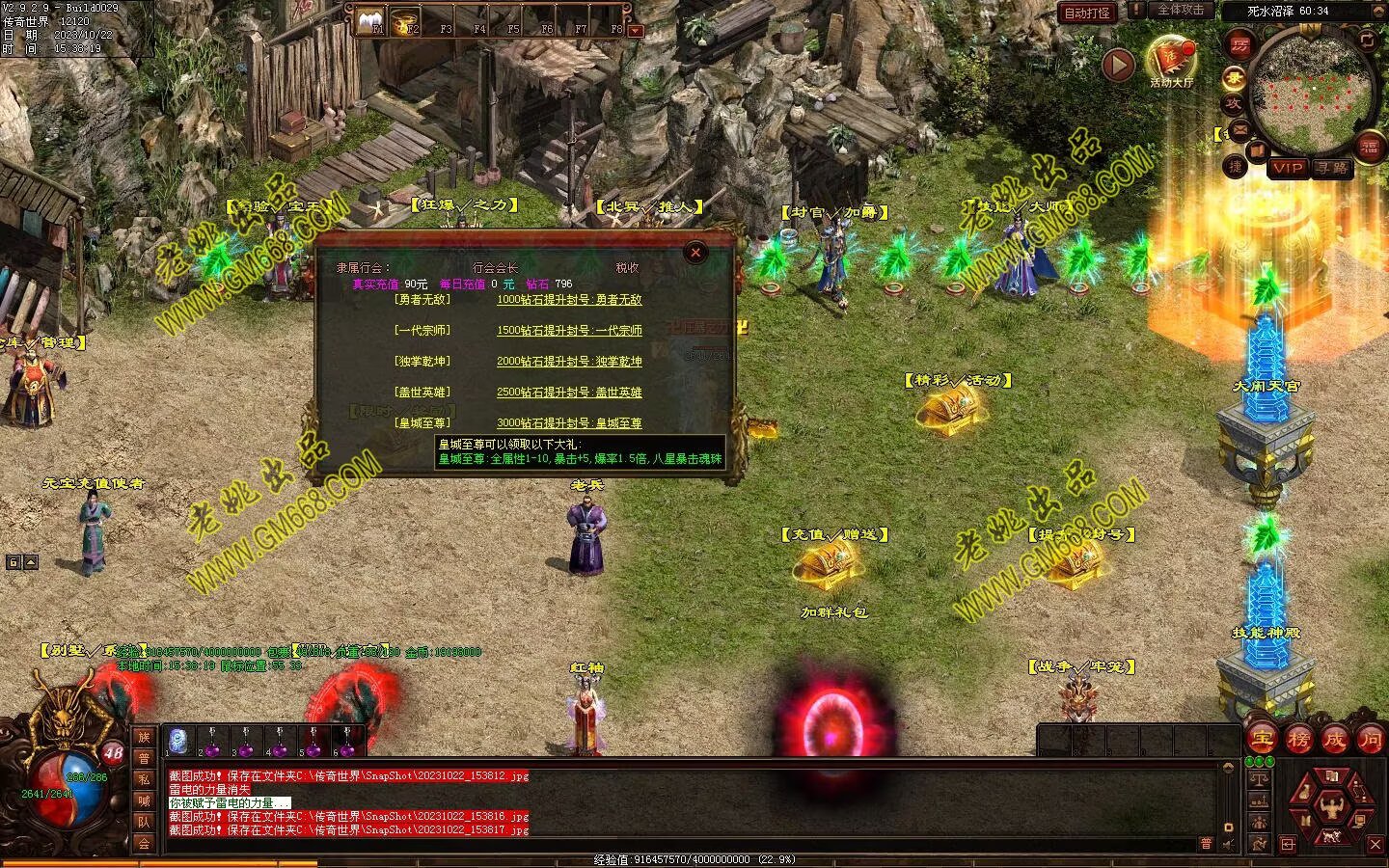Screen dimensions: 1389x868
Task: Open the VIP panel
Action: click(x=1287, y=168)
